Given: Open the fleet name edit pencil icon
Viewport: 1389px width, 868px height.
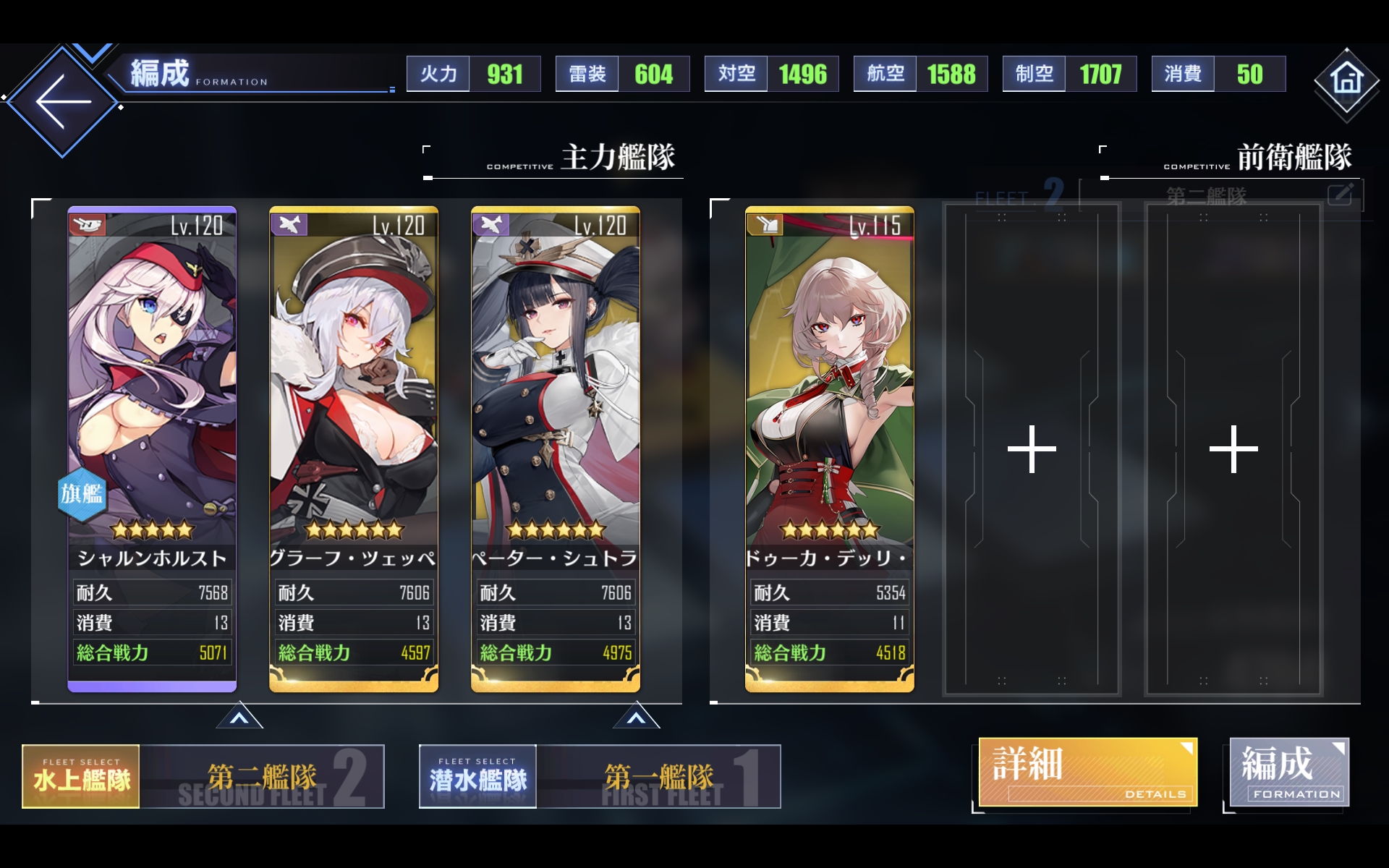Looking at the screenshot, I should 1343,194.
